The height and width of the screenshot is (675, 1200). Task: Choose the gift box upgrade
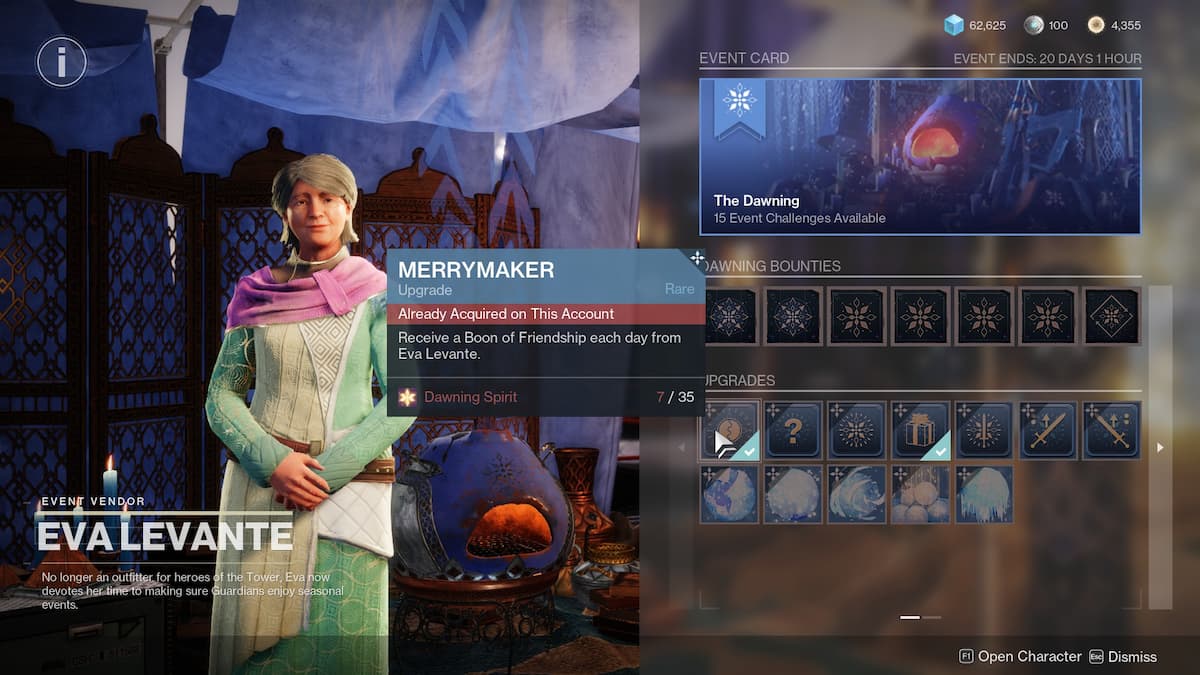pos(920,430)
